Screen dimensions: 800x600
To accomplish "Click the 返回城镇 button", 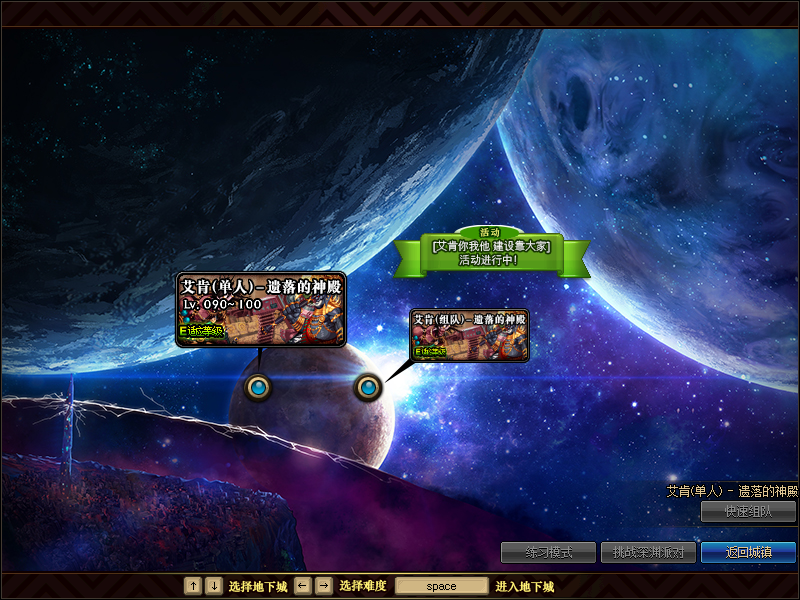I will point(748,552).
